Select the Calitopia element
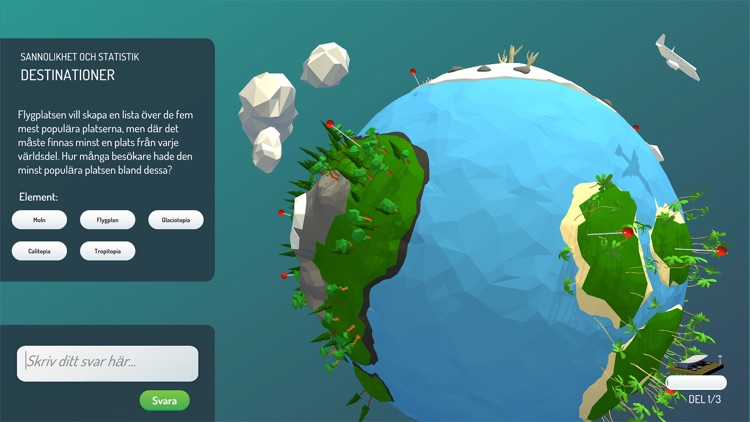 (x=39, y=251)
